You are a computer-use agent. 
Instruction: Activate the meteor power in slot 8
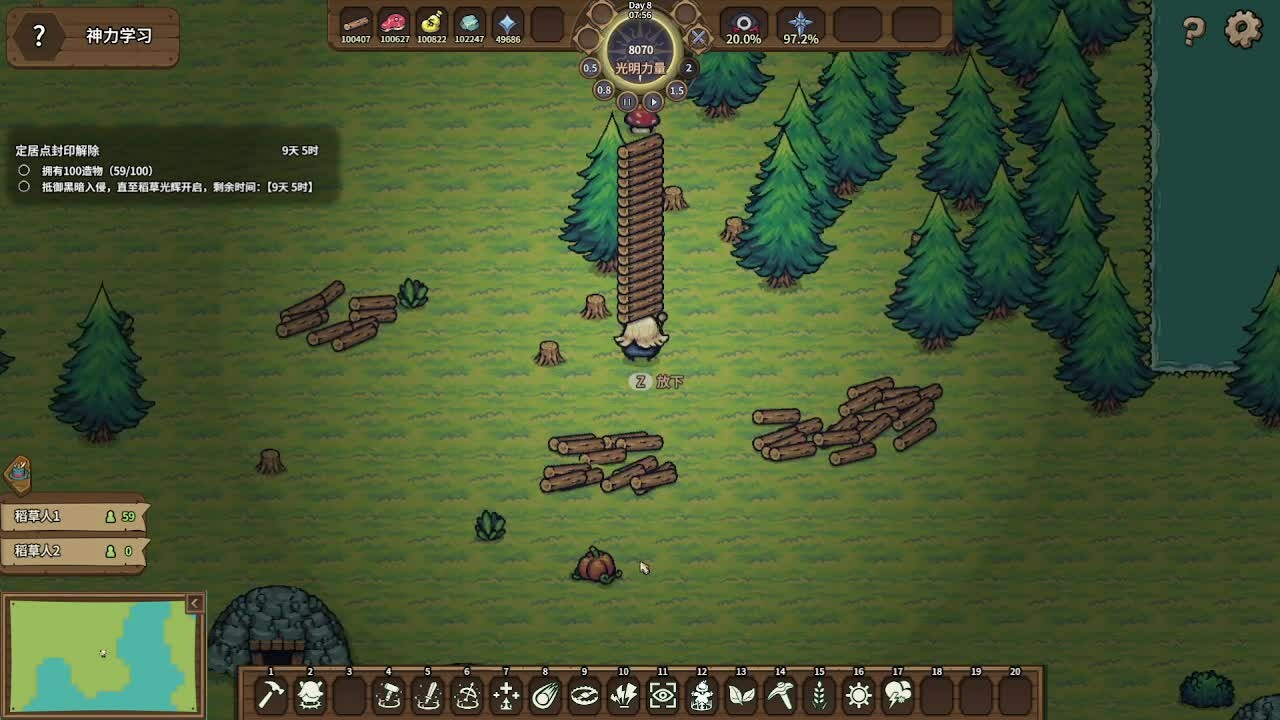(x=545, y=695)
